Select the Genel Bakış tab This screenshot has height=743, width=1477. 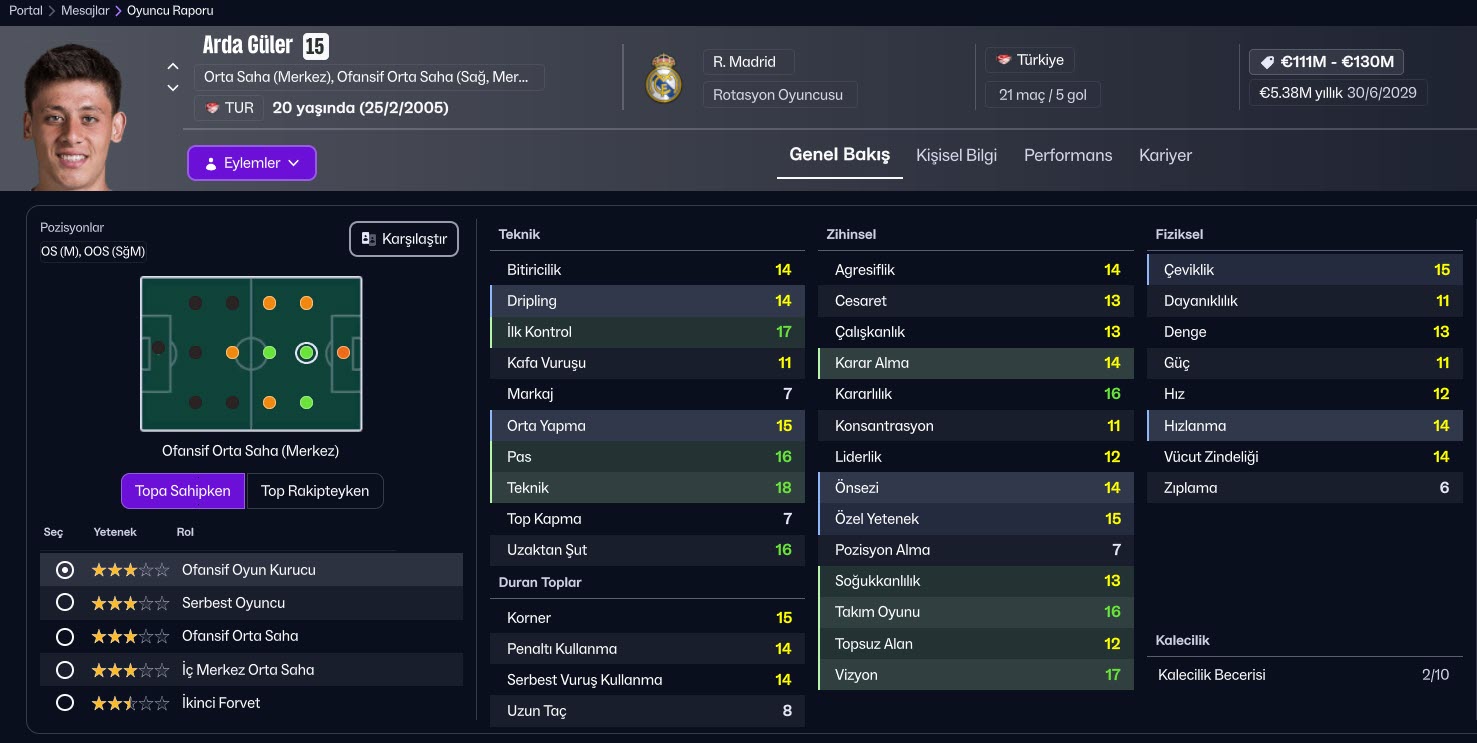839,155
